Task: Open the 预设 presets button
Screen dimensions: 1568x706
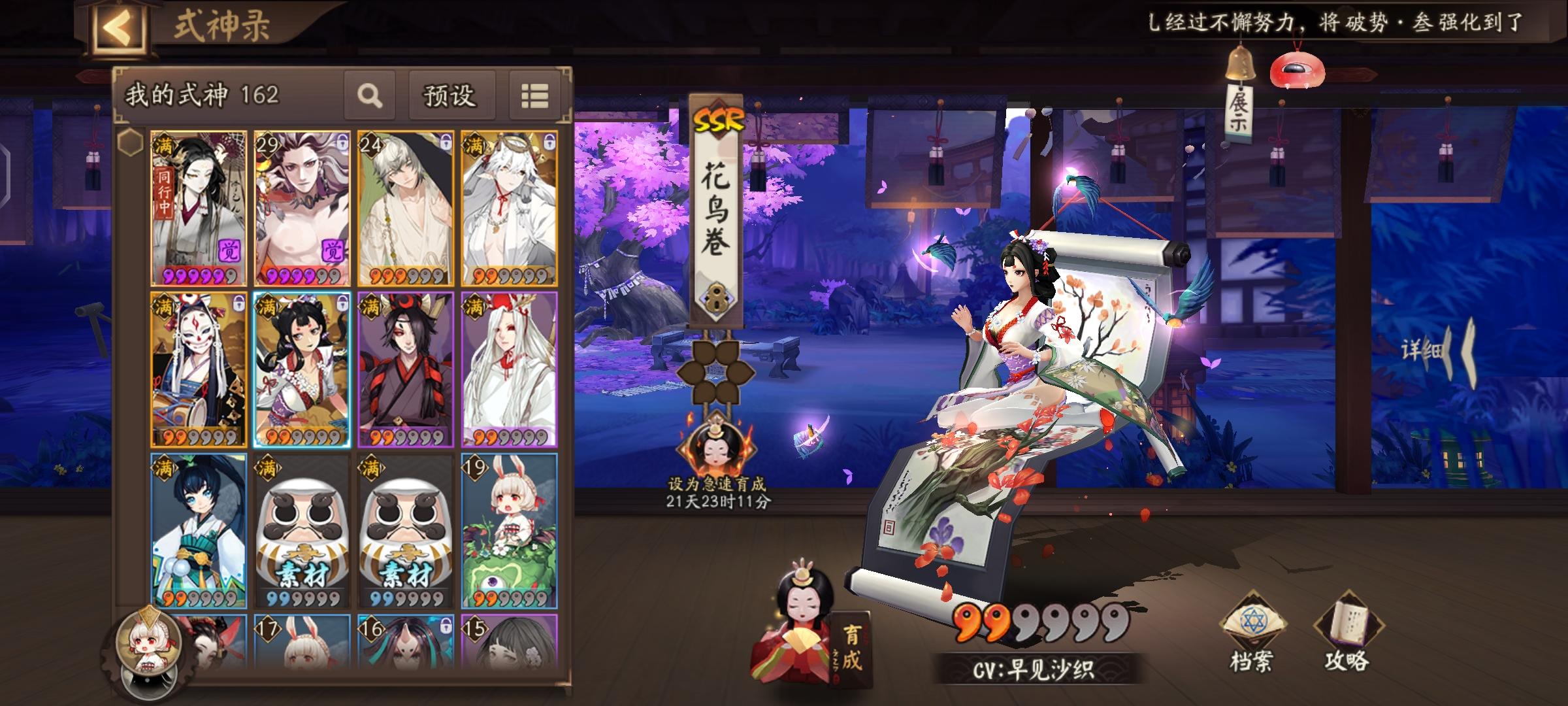Action: click(449, 95)
